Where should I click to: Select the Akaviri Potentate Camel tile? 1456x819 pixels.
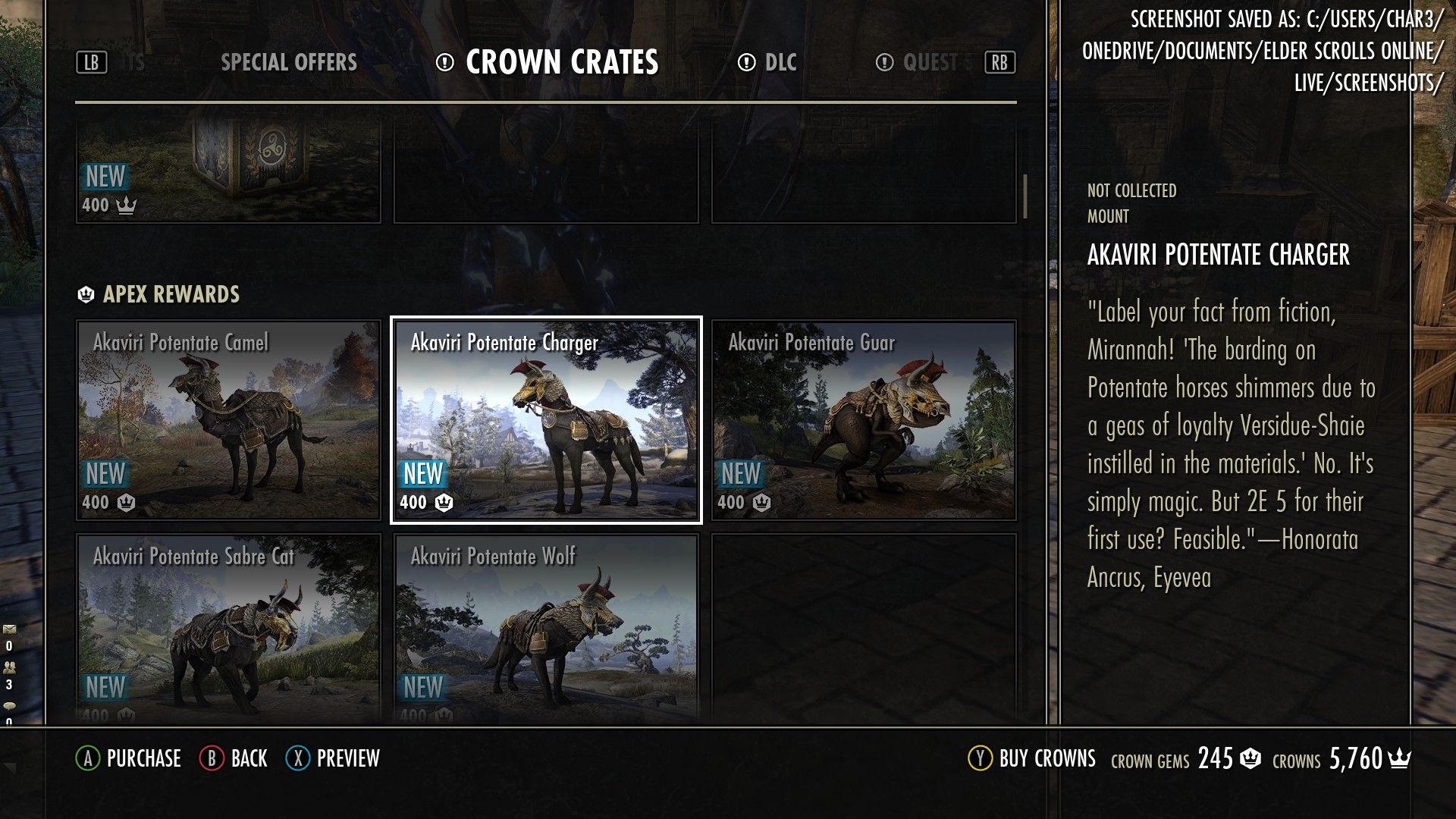pos(228,420)
